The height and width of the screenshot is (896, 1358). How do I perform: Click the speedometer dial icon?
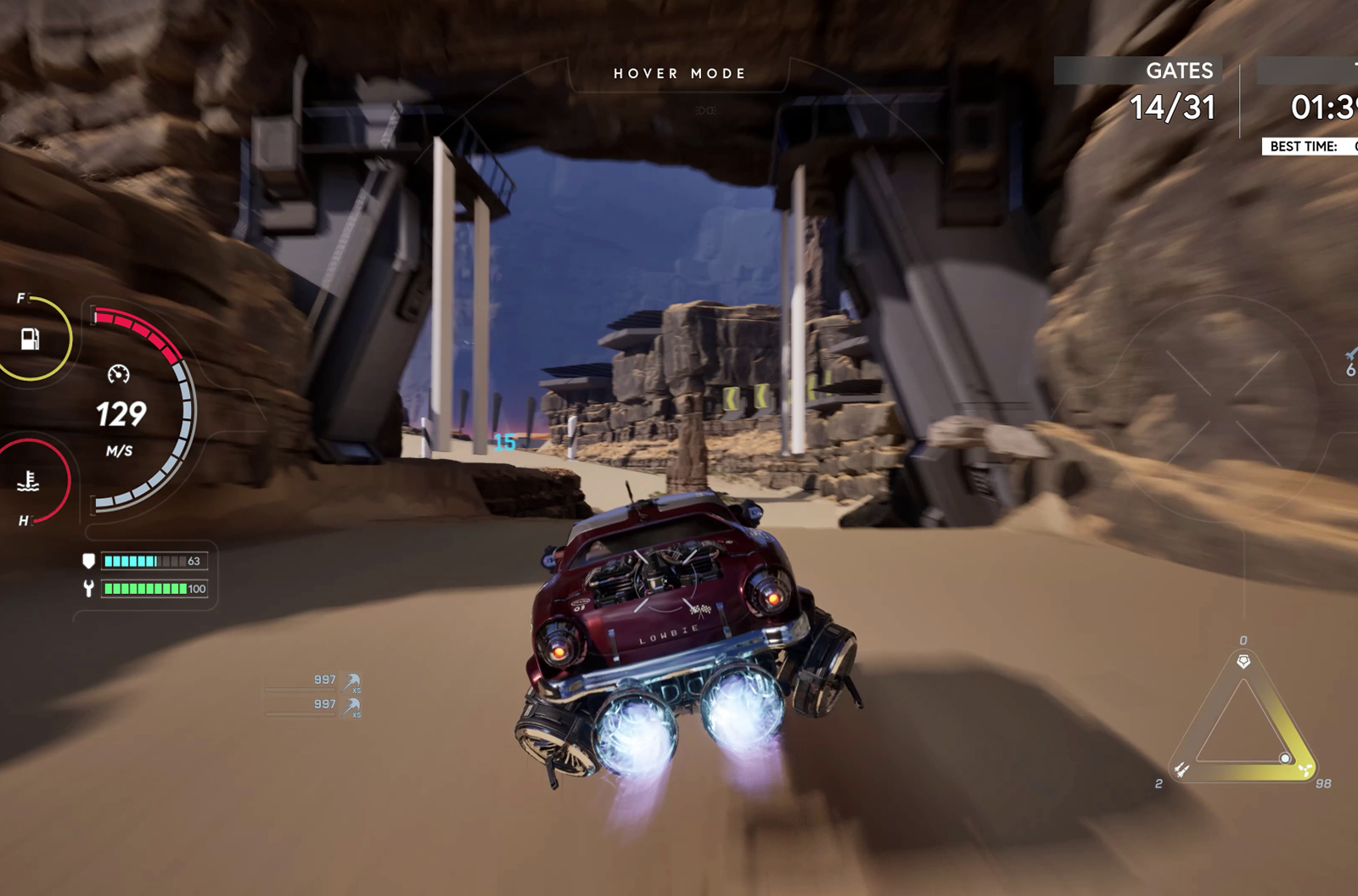(119, 374)
